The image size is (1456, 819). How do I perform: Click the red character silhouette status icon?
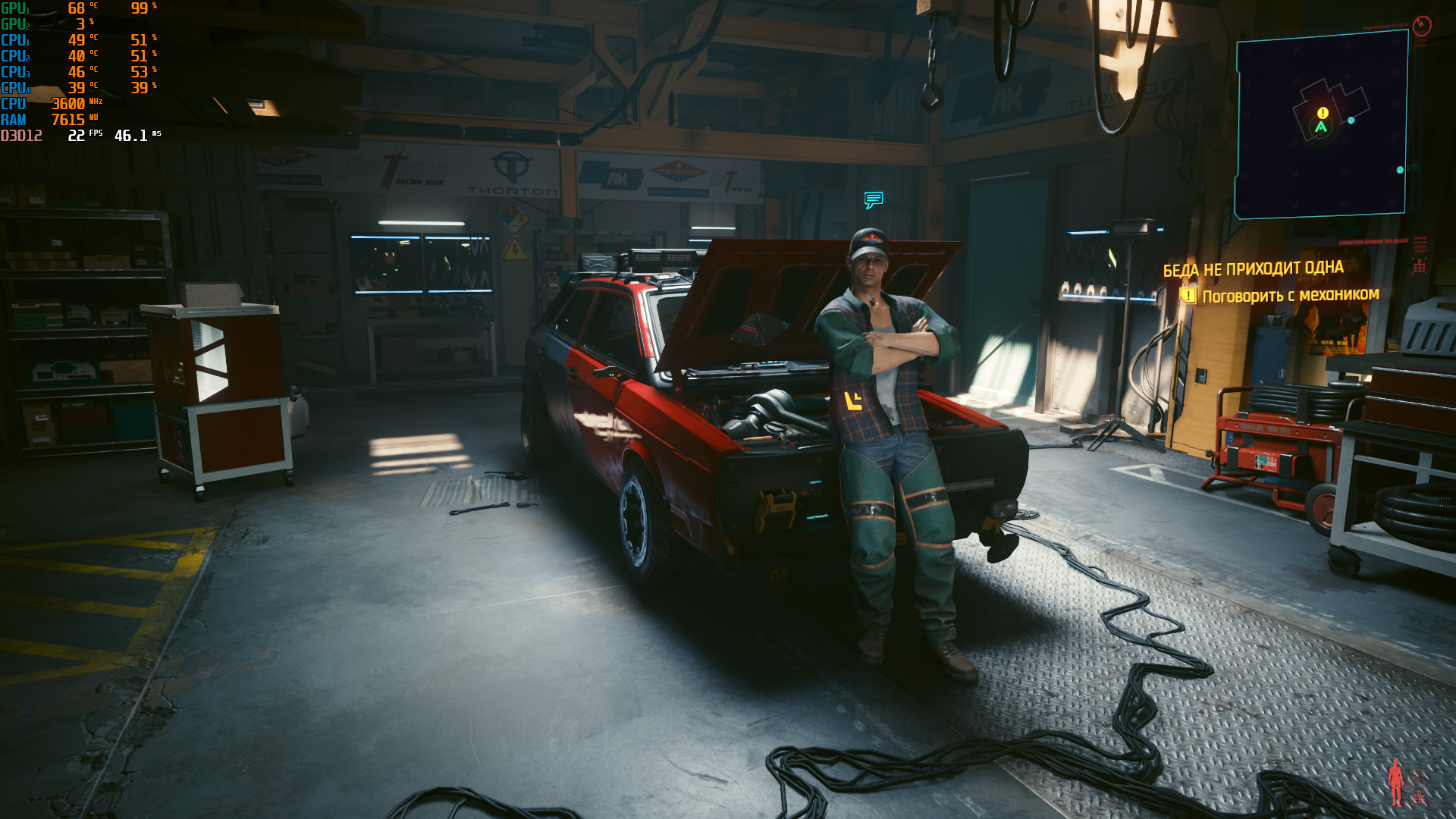(x=1396, y=783)
